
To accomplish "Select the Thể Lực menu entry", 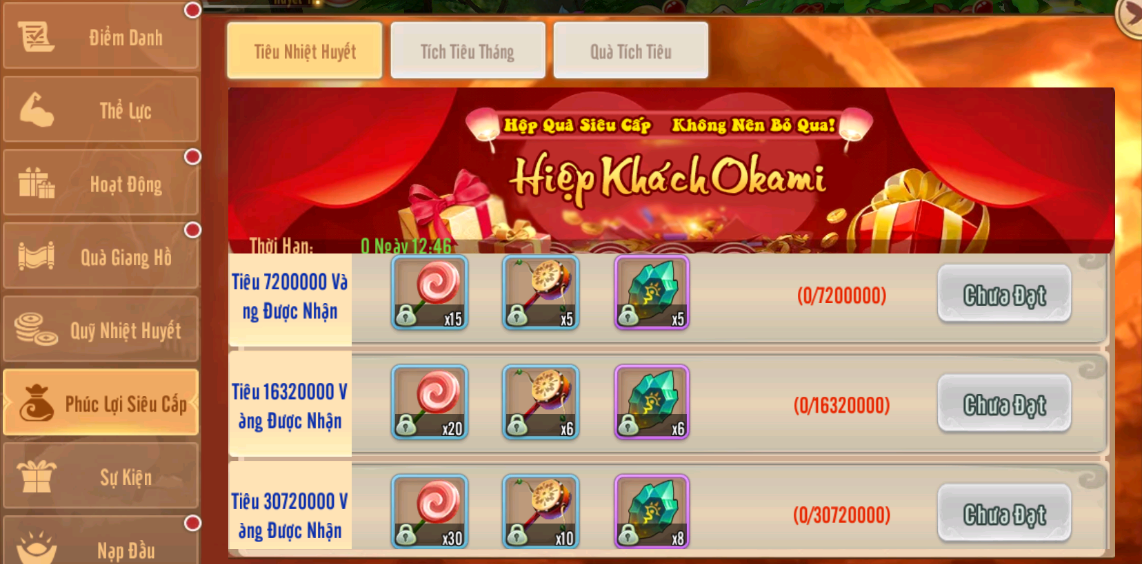I will tap(100, 110).
